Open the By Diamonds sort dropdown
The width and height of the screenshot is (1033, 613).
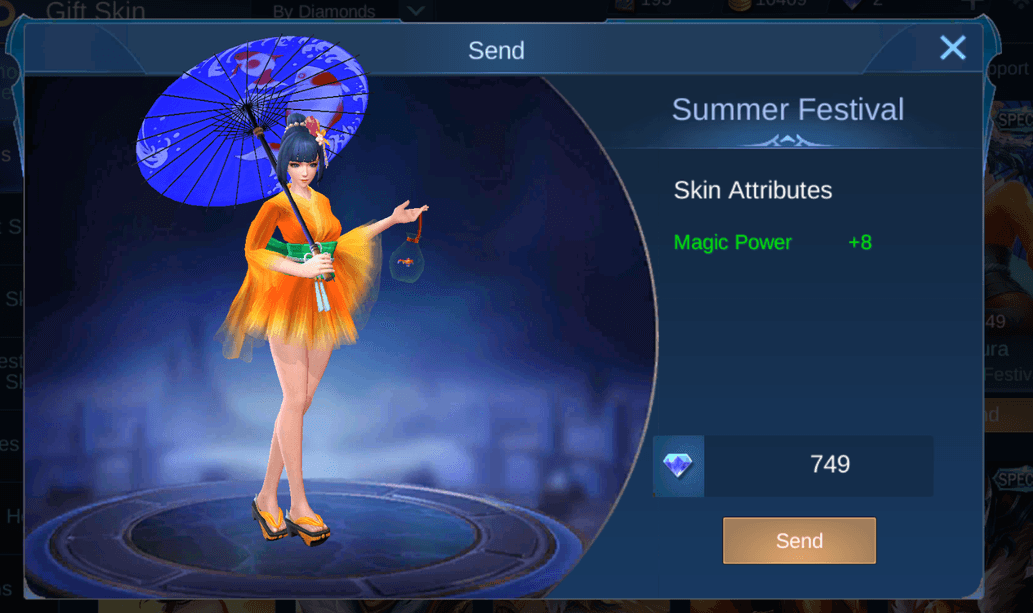(416, 11)
